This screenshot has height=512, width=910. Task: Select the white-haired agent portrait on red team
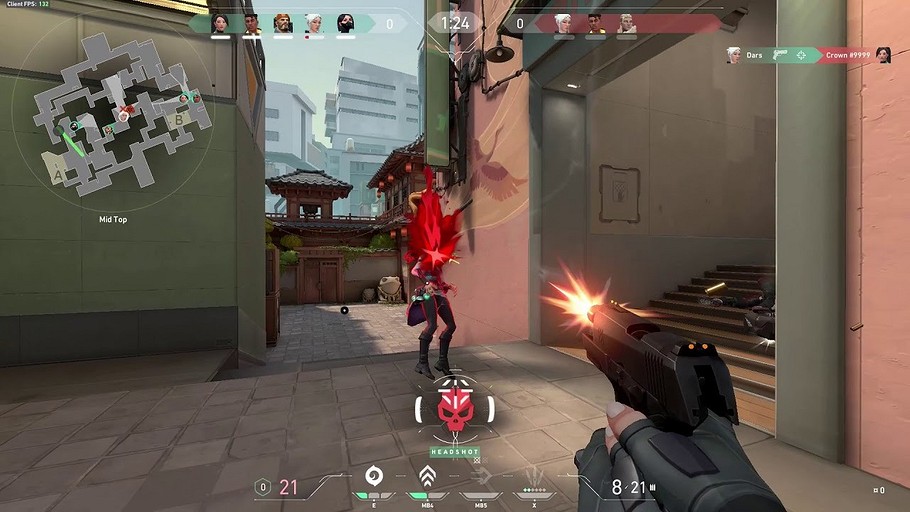(x=563, y=23)
